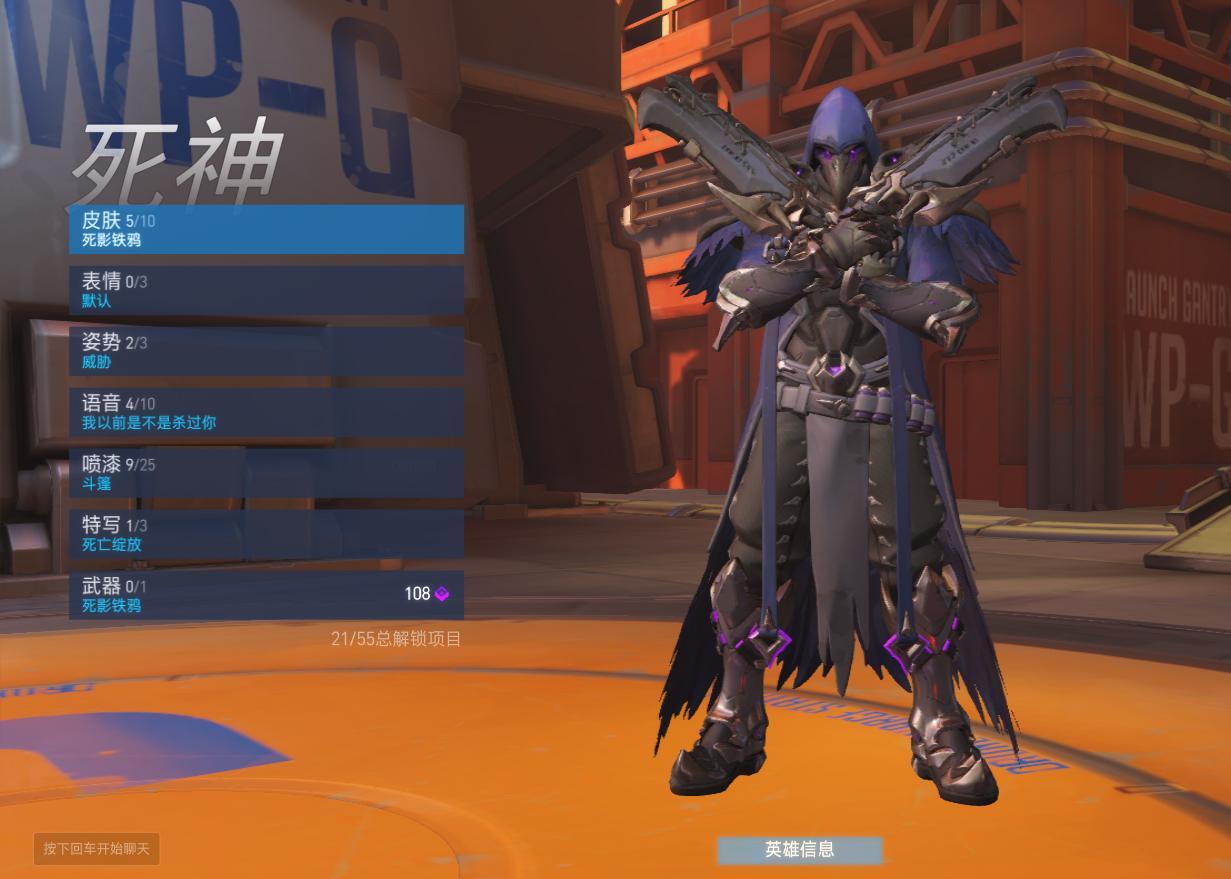Viewport: 1231px width, 879px height.
Task: Click the 英雄信息 hero info button
Action: 799,849
